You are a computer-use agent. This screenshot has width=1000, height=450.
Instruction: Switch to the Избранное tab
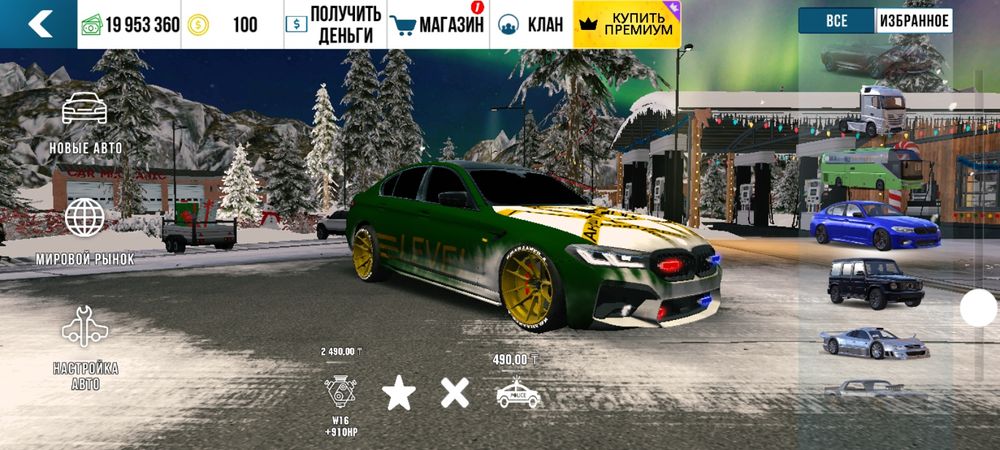pyautogui.click(x=914, y=20)
